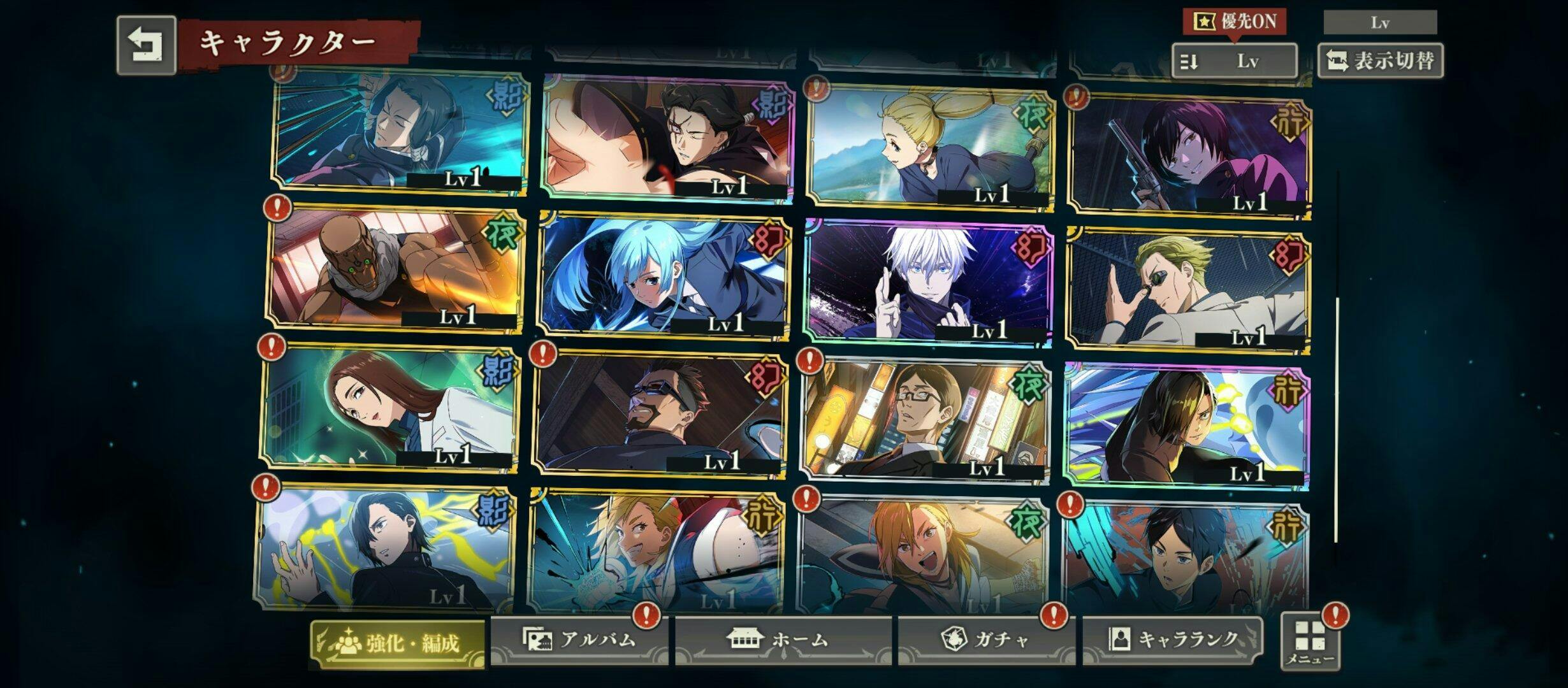Image resolution: width=1568 pixels, height=688 pixels.
Task: Open the メニュー grid menu
Action: (x=1309, y=642)
